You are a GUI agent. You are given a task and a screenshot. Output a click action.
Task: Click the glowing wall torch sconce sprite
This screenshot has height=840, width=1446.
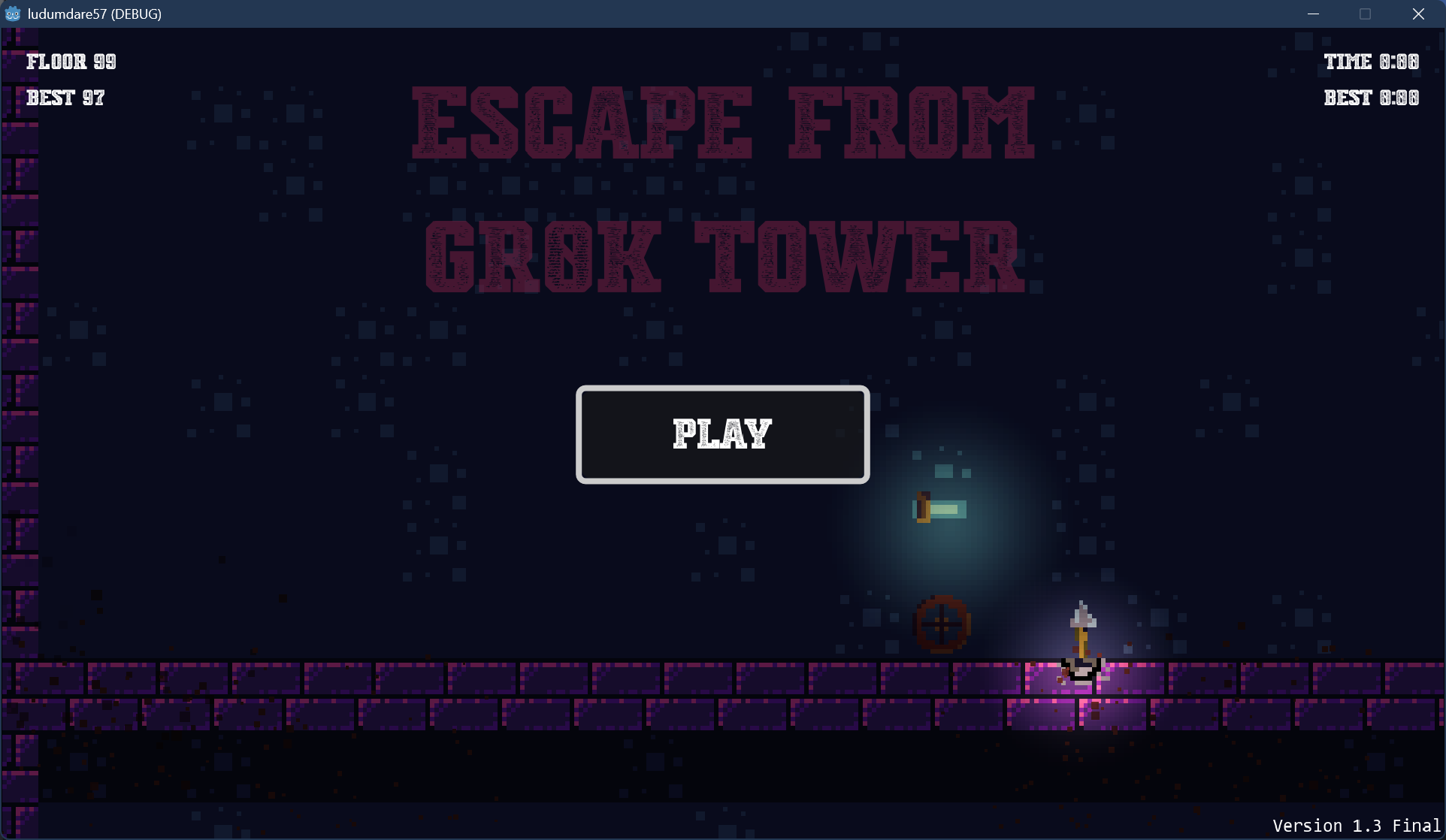coord(923,507)
